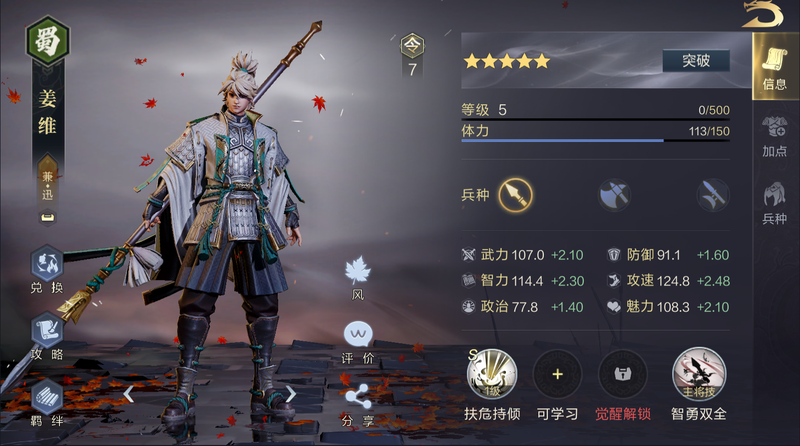Select the locked 觉醒解锁 skill slot
The width and height of the screenshot is (800, 446).
(x=622, y=375)
